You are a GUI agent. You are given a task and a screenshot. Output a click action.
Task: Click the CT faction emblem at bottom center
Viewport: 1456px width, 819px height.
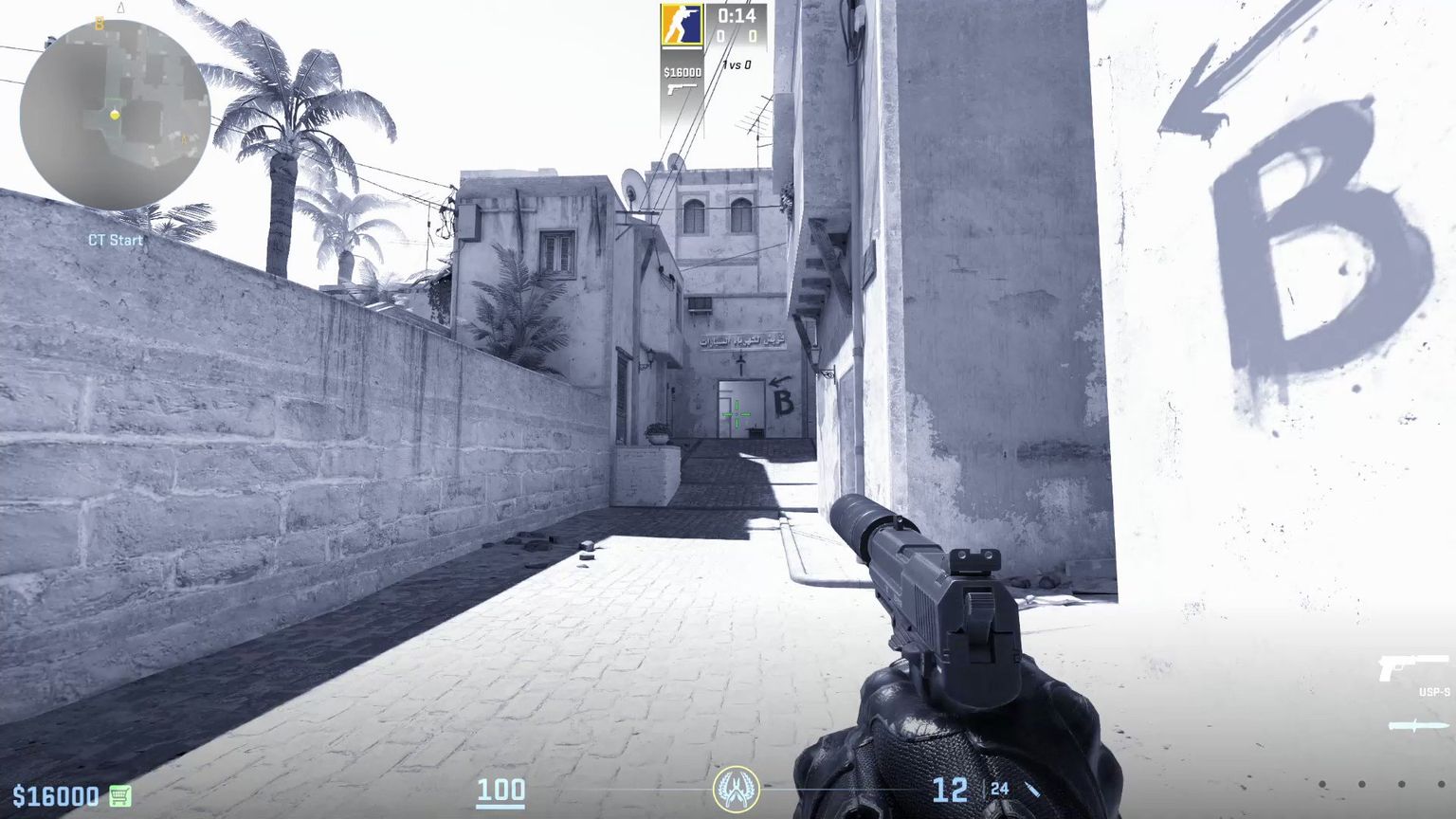[x=740, y=788]
